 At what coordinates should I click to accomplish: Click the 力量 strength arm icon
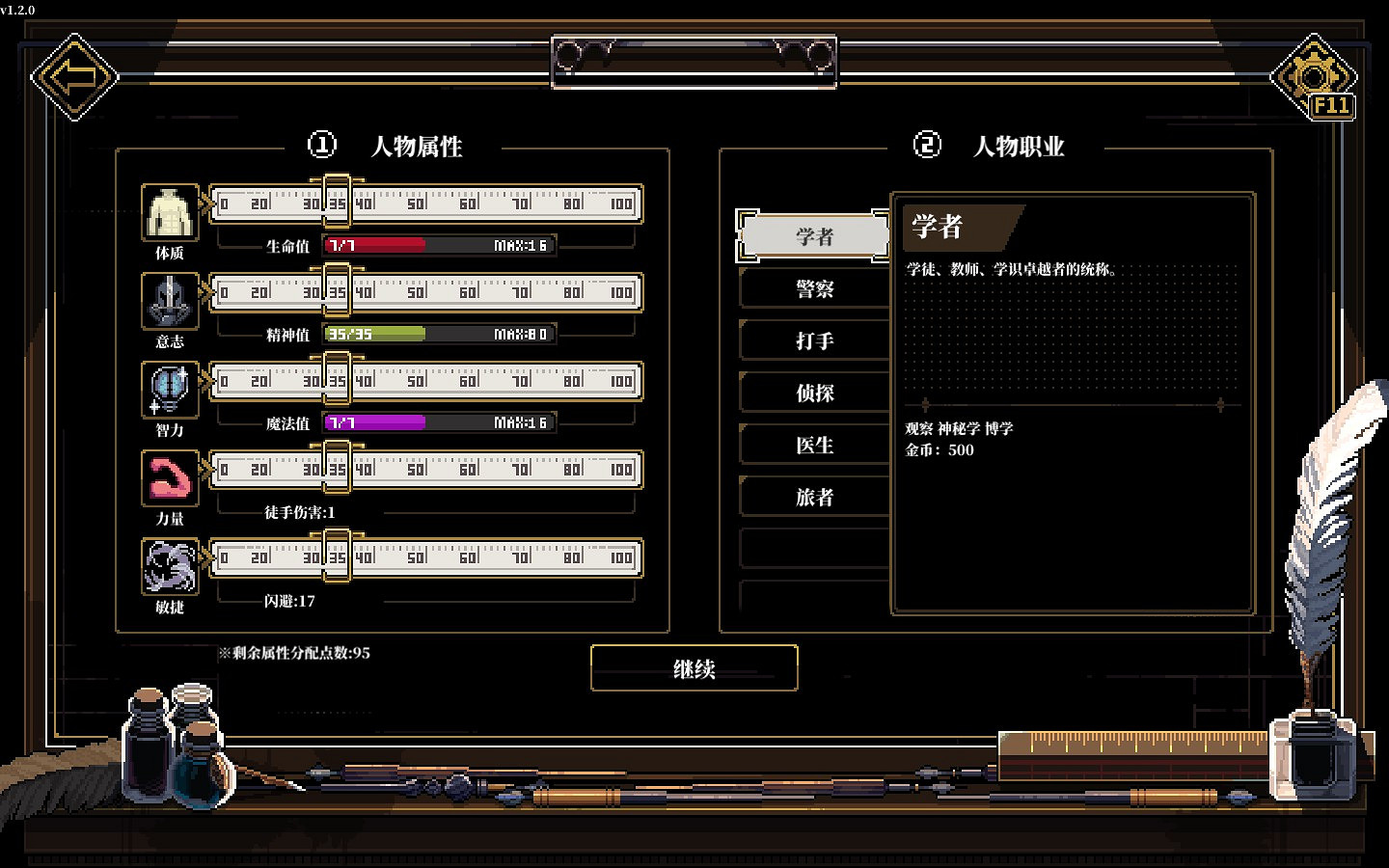(169, 476)
